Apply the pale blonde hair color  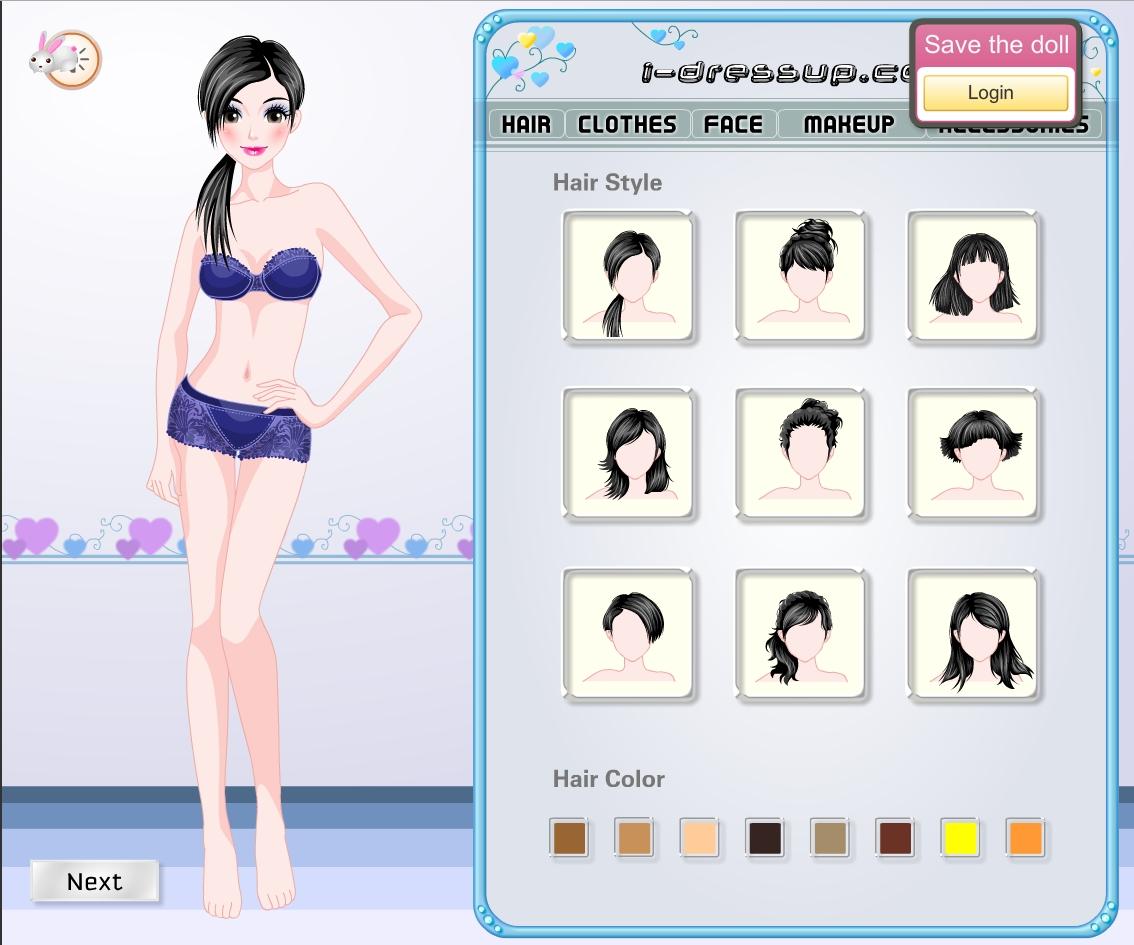coord(700,838)
